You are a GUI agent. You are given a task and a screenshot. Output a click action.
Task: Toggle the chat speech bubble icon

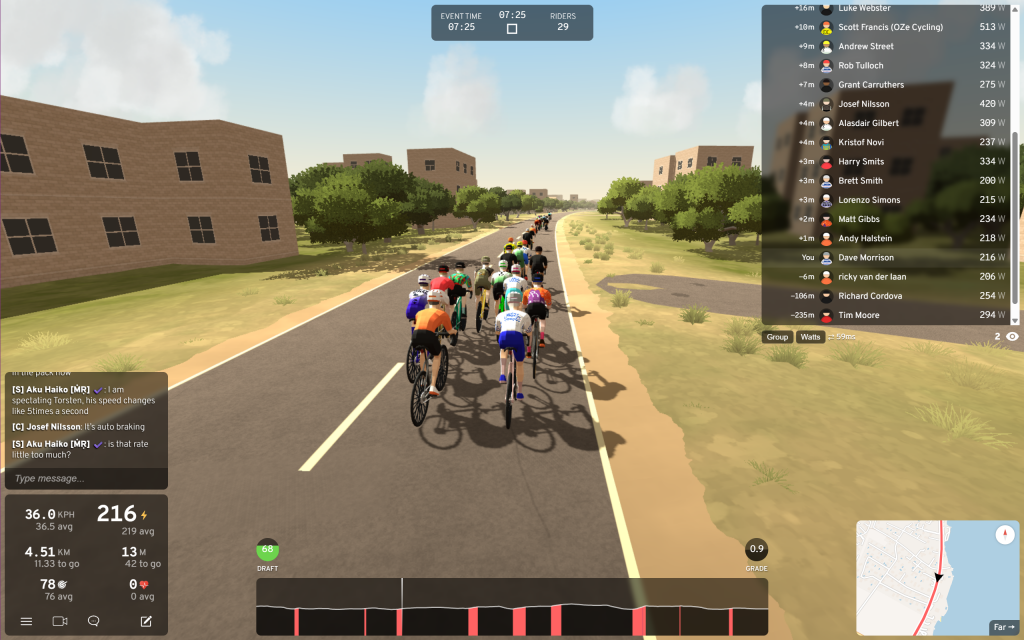click(93, 621)
